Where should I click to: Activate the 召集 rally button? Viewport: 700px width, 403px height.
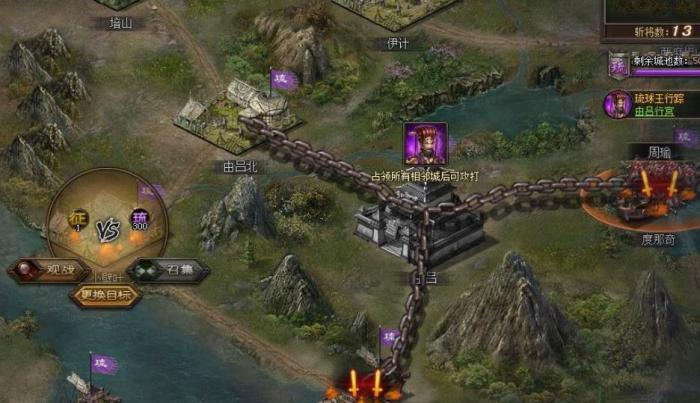coord(167,270)
